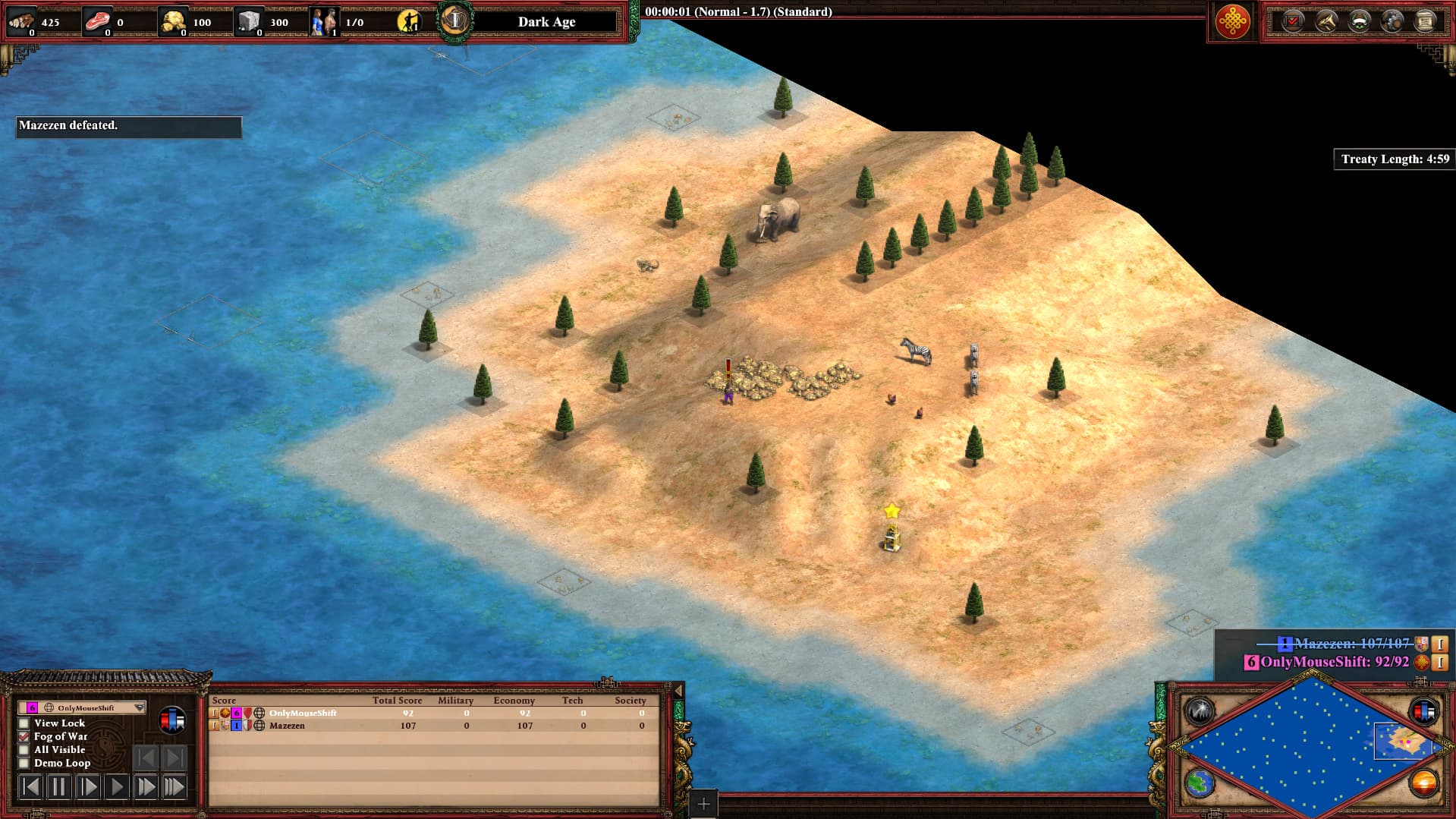Click the minimap signal flare button
The height and width of the screenshot is (819, 1456).
[x=1200, y=711]
